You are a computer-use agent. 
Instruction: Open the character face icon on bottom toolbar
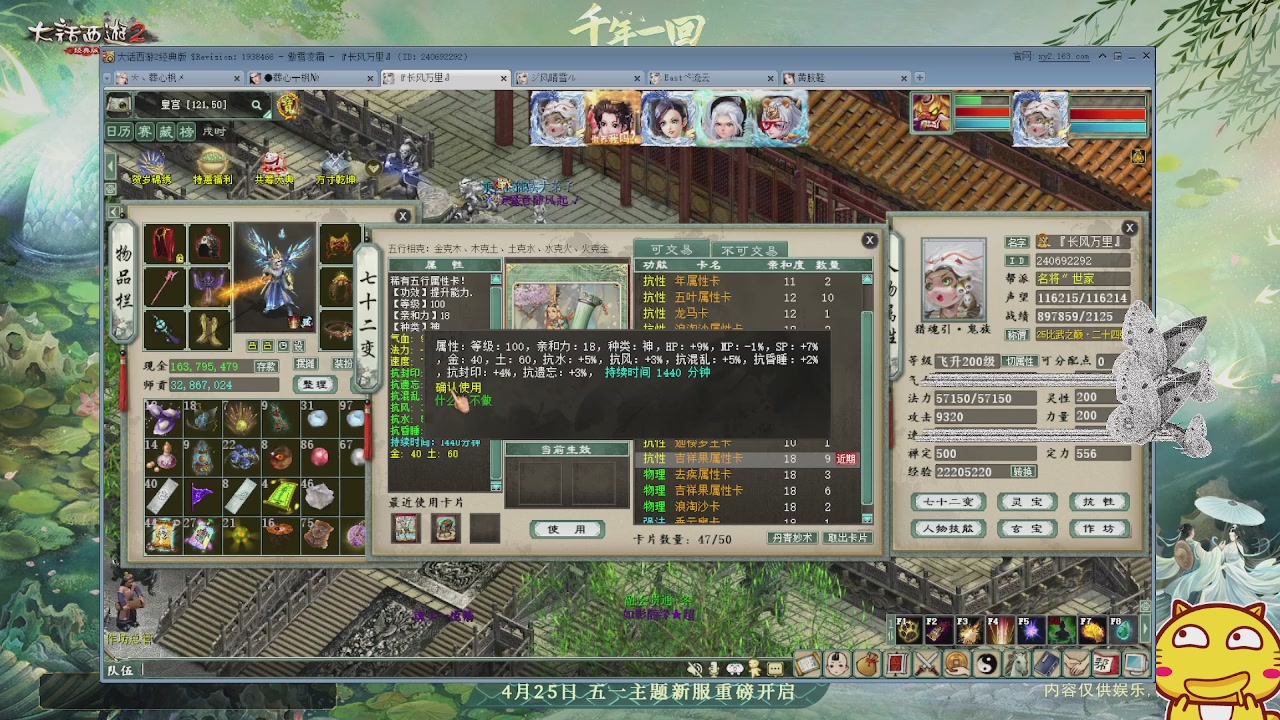coord(836,663)
